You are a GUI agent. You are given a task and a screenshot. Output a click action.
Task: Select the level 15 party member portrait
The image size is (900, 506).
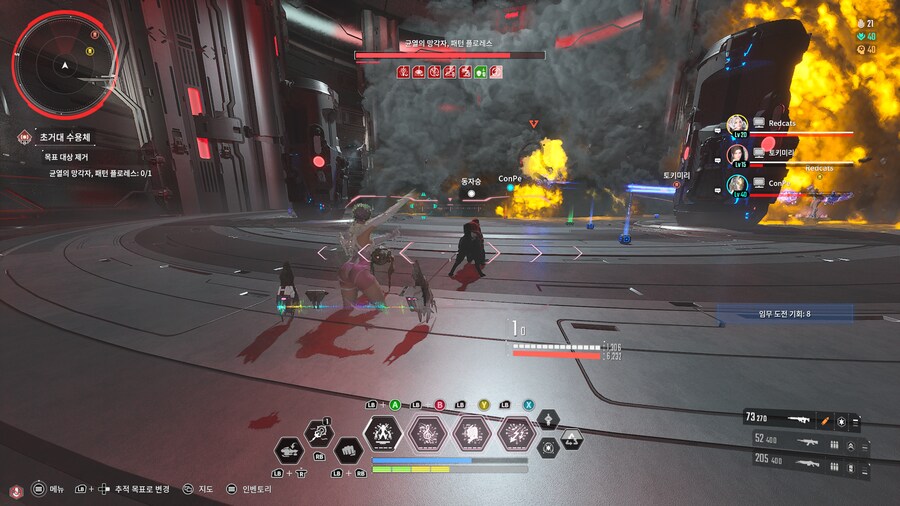[x=737, y=154]
